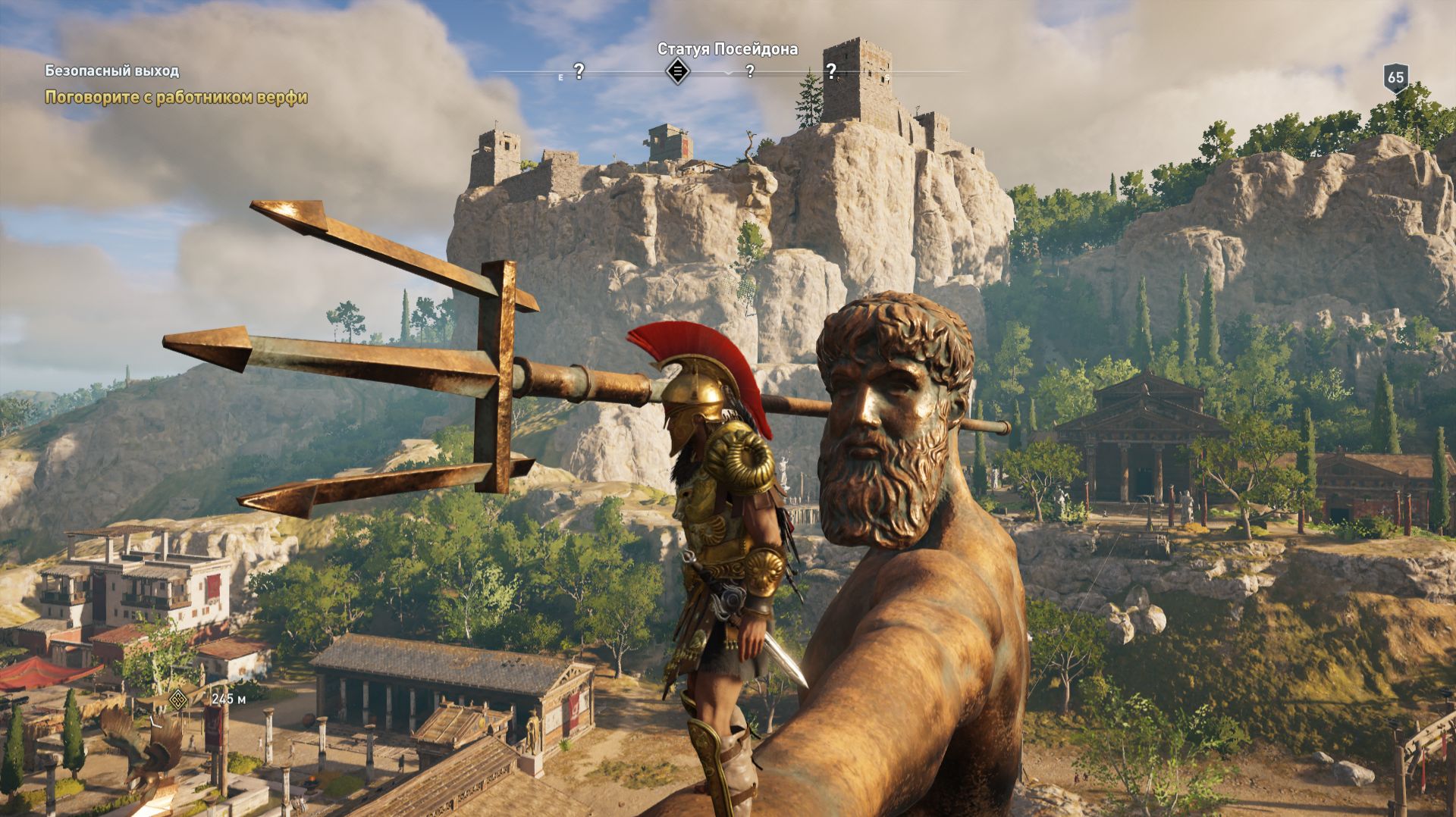This screenshot has height=817, width=1456.
Task: Open the "Безопасный выход" quest title
Action: coord(111,71)
